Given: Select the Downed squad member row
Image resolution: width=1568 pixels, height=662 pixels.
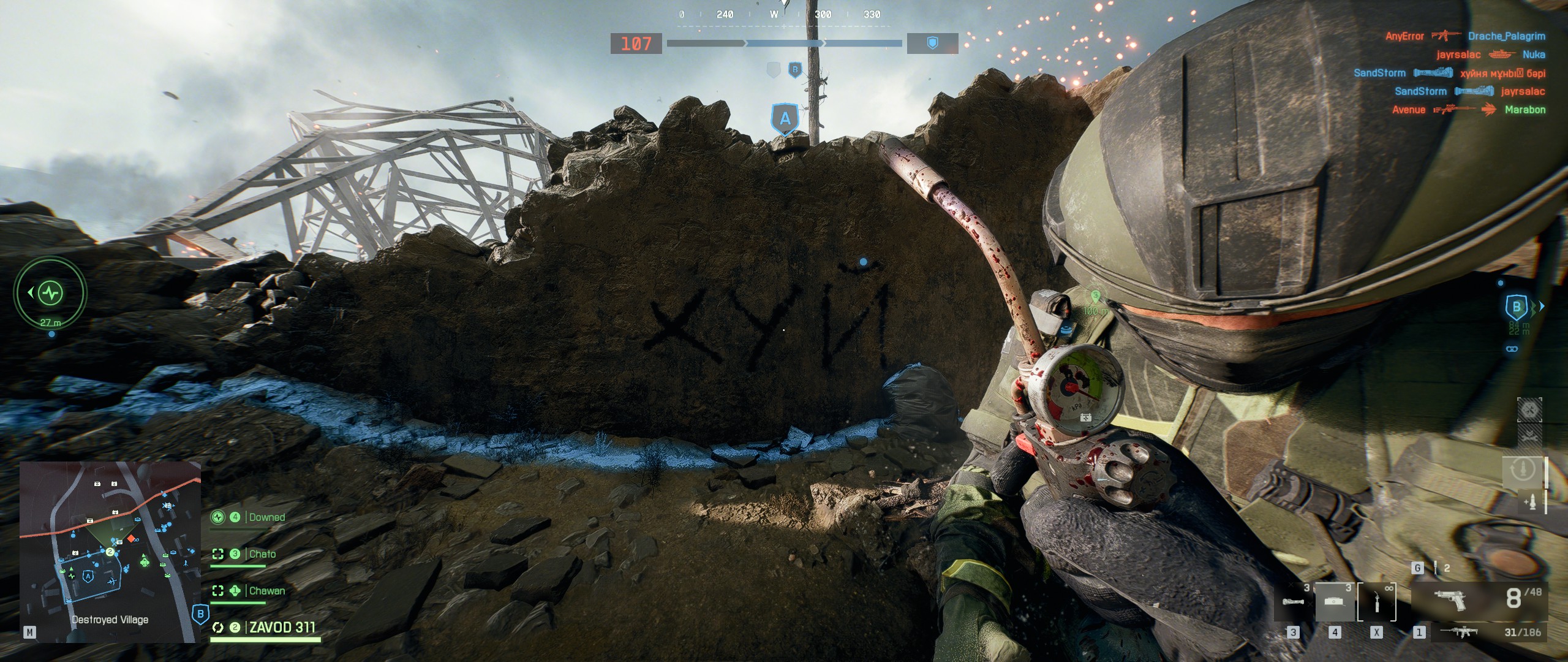Looking at the screenshot, I should [266, 517].
